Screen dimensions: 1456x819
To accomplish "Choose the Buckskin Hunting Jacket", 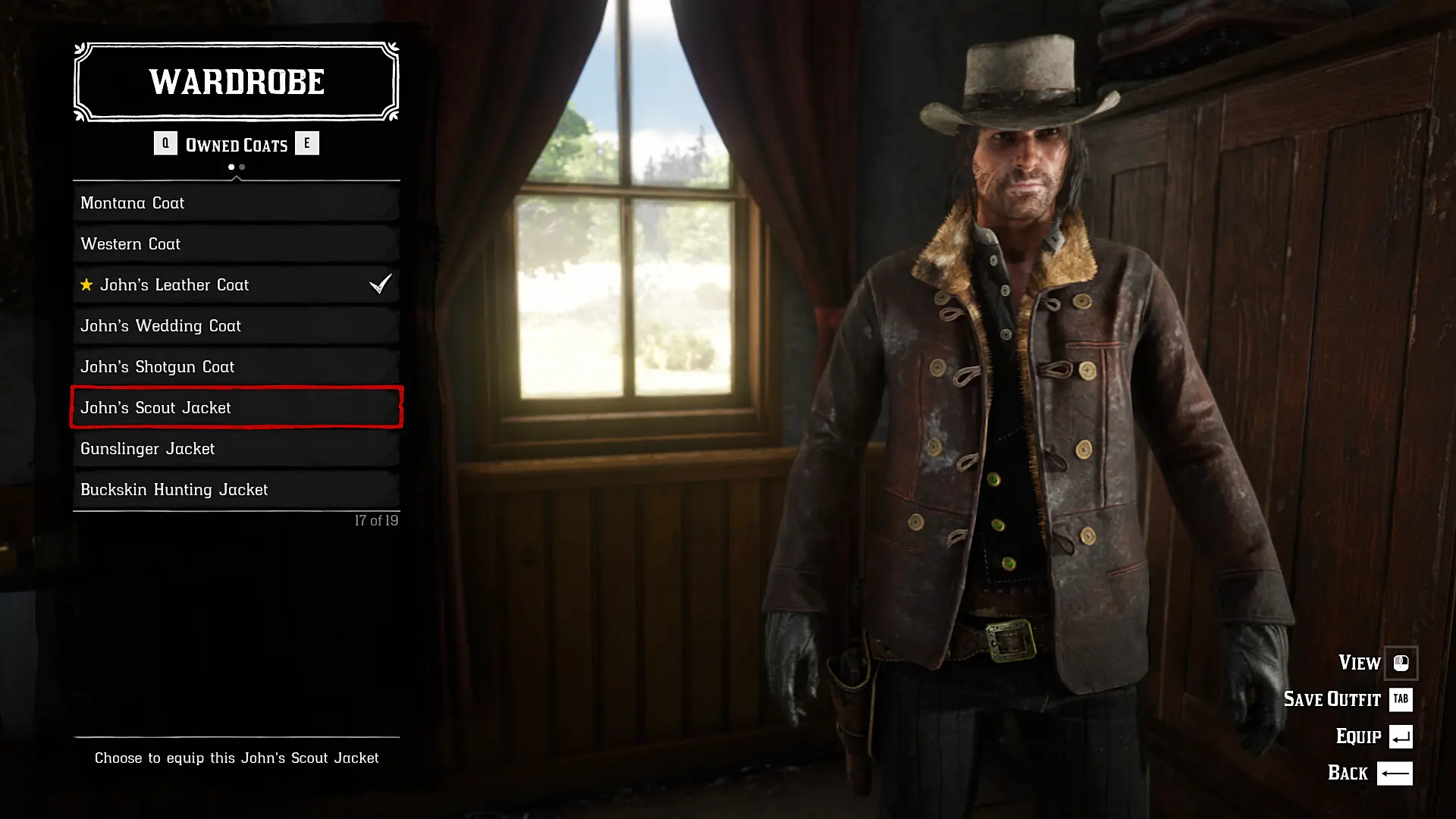I will (236, 490).
